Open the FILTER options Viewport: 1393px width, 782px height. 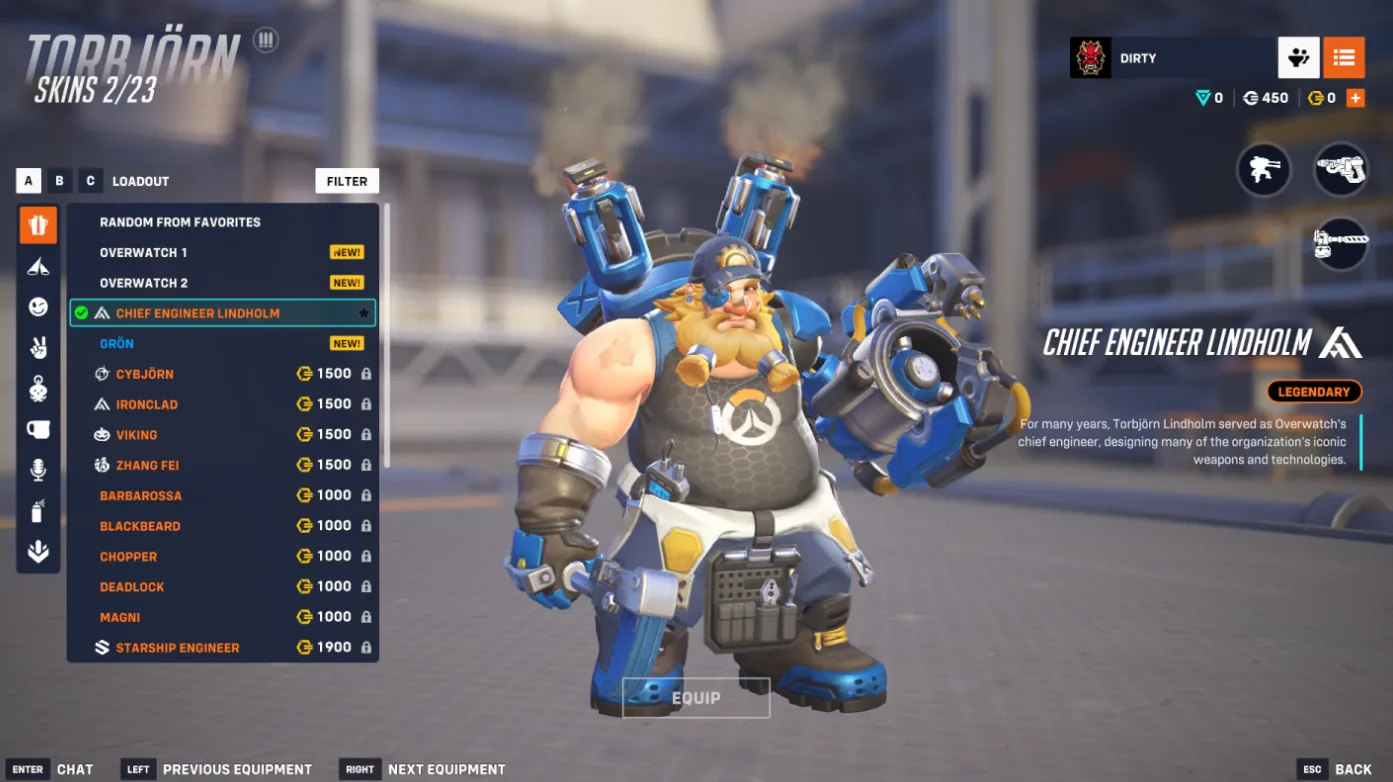point(347,181)
